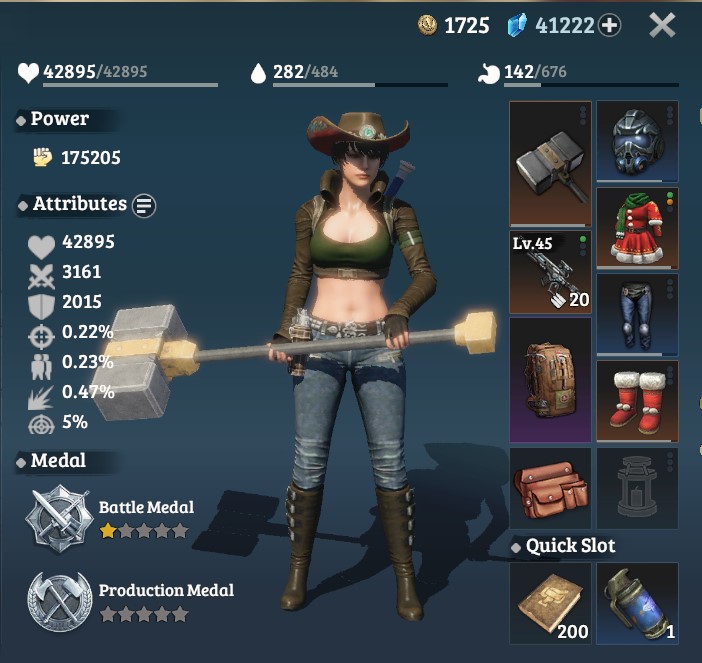The image size is (702, 663).
Task: View the Production Medal emblem
Action: pos(60,600)
